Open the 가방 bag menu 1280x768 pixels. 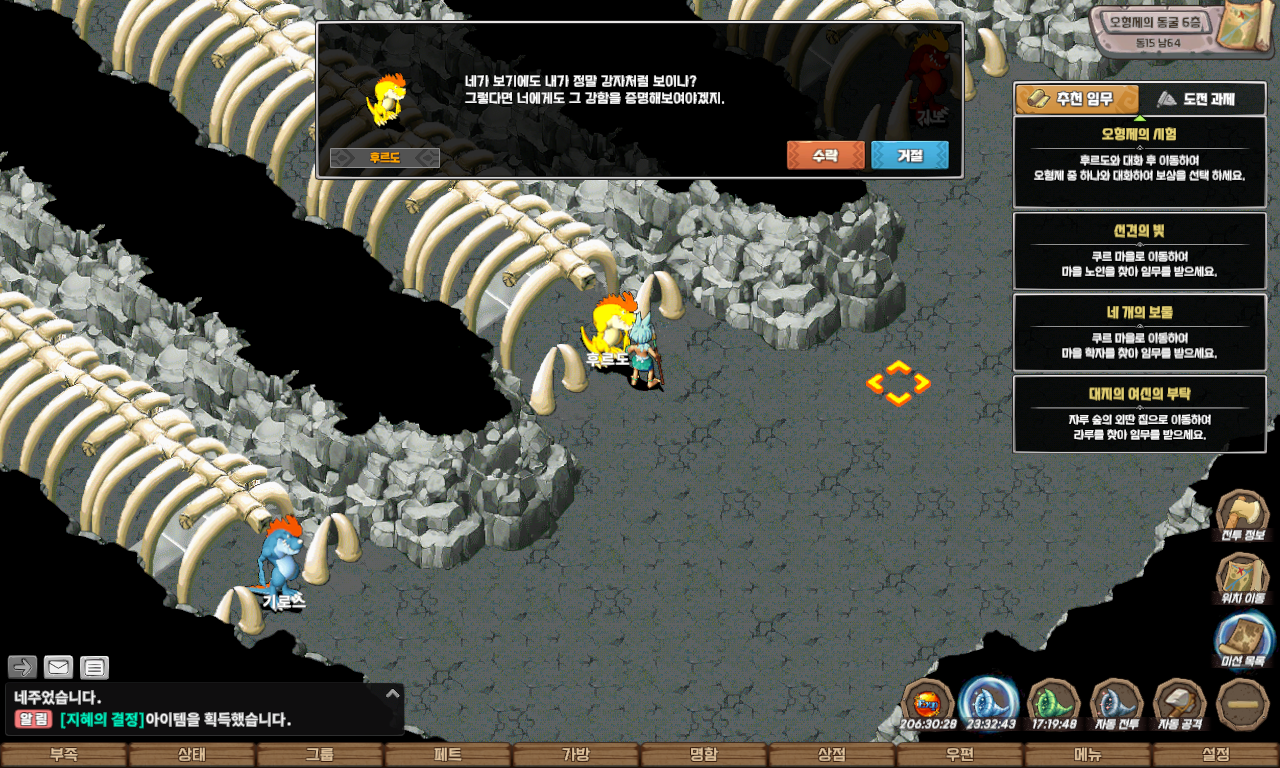(575, 755)
